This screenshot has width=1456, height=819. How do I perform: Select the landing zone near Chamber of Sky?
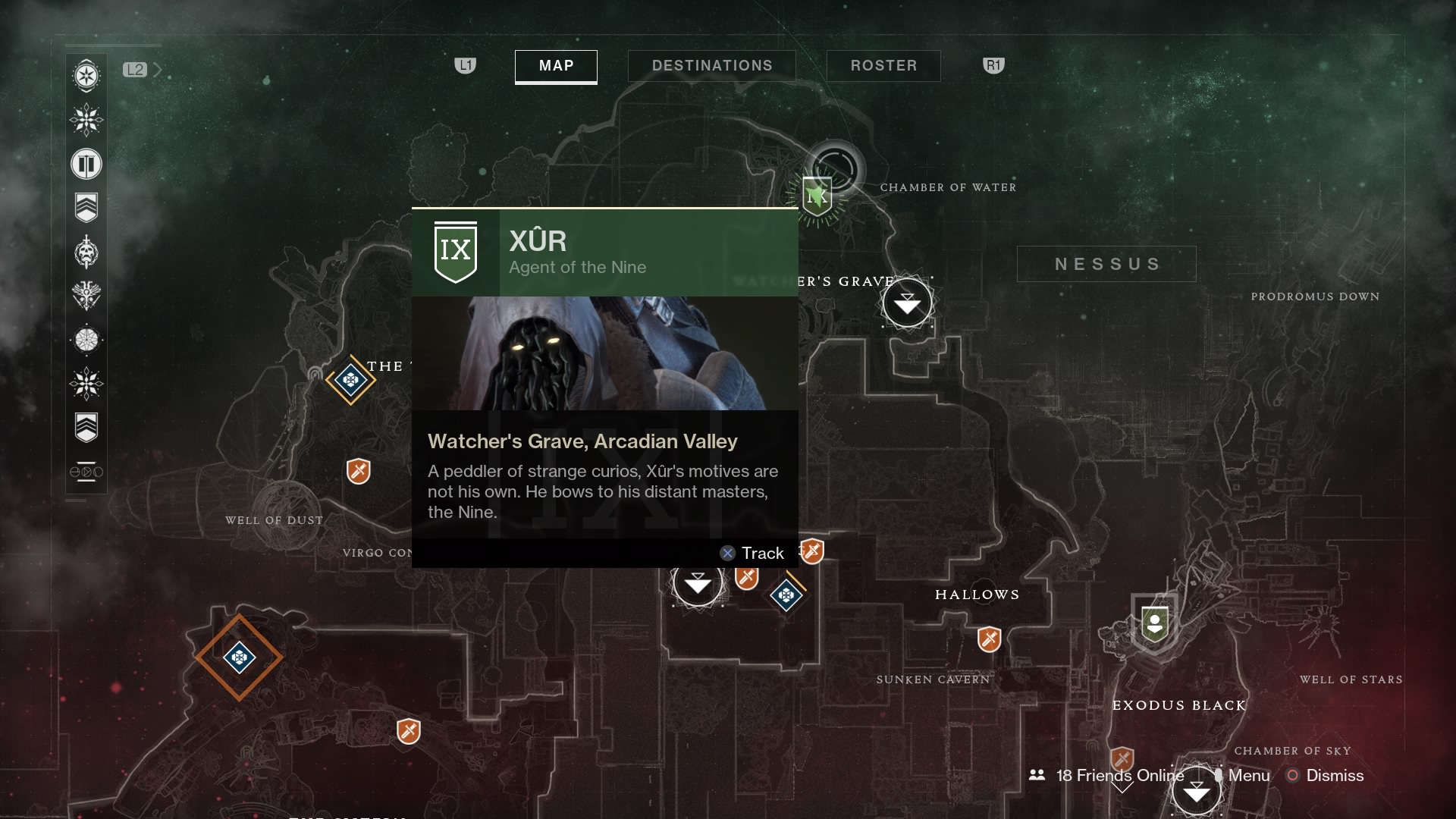point(1197,790)
